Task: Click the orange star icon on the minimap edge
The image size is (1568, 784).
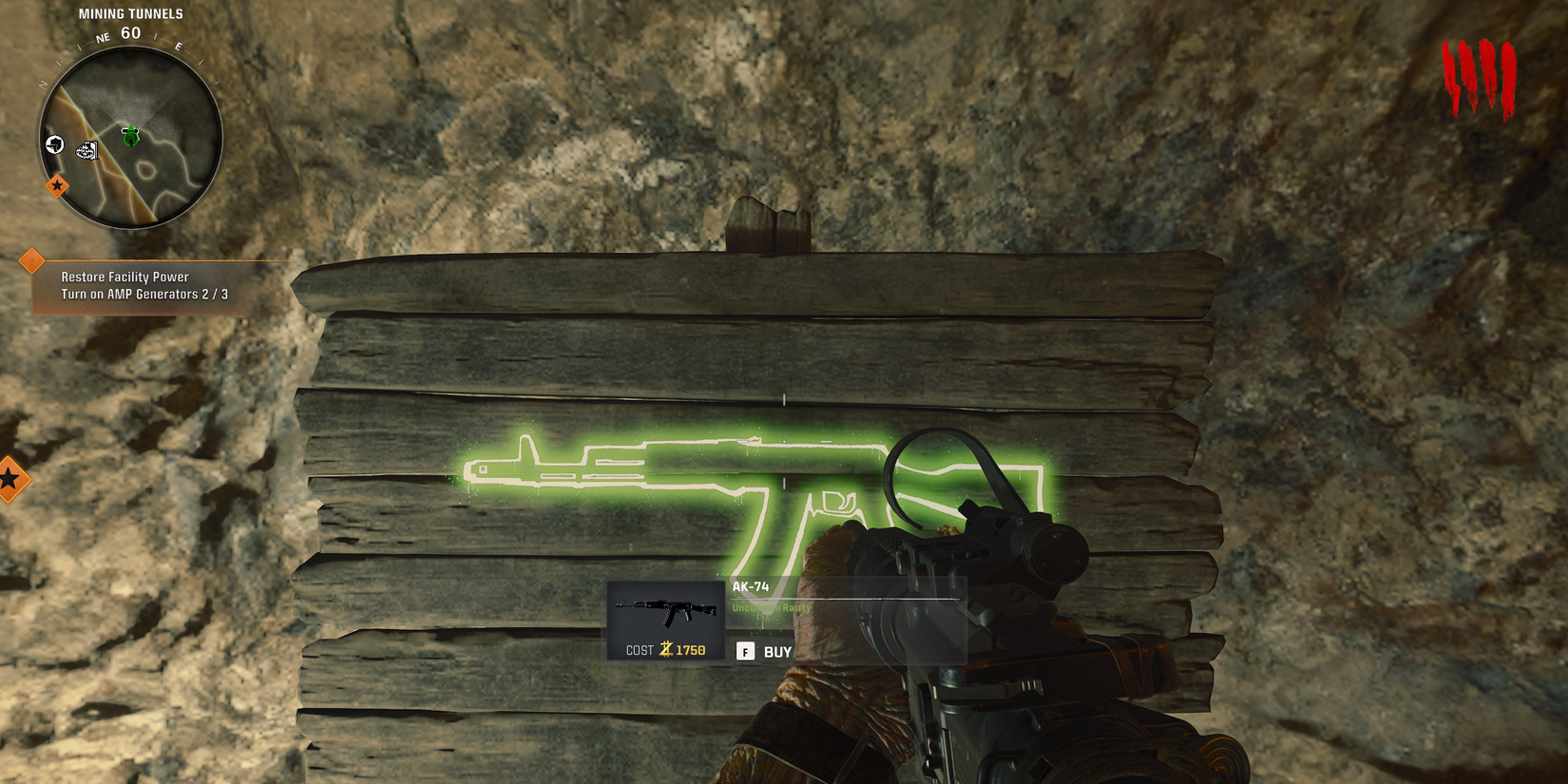Action: pyautogui.click(x=57, y=187)
